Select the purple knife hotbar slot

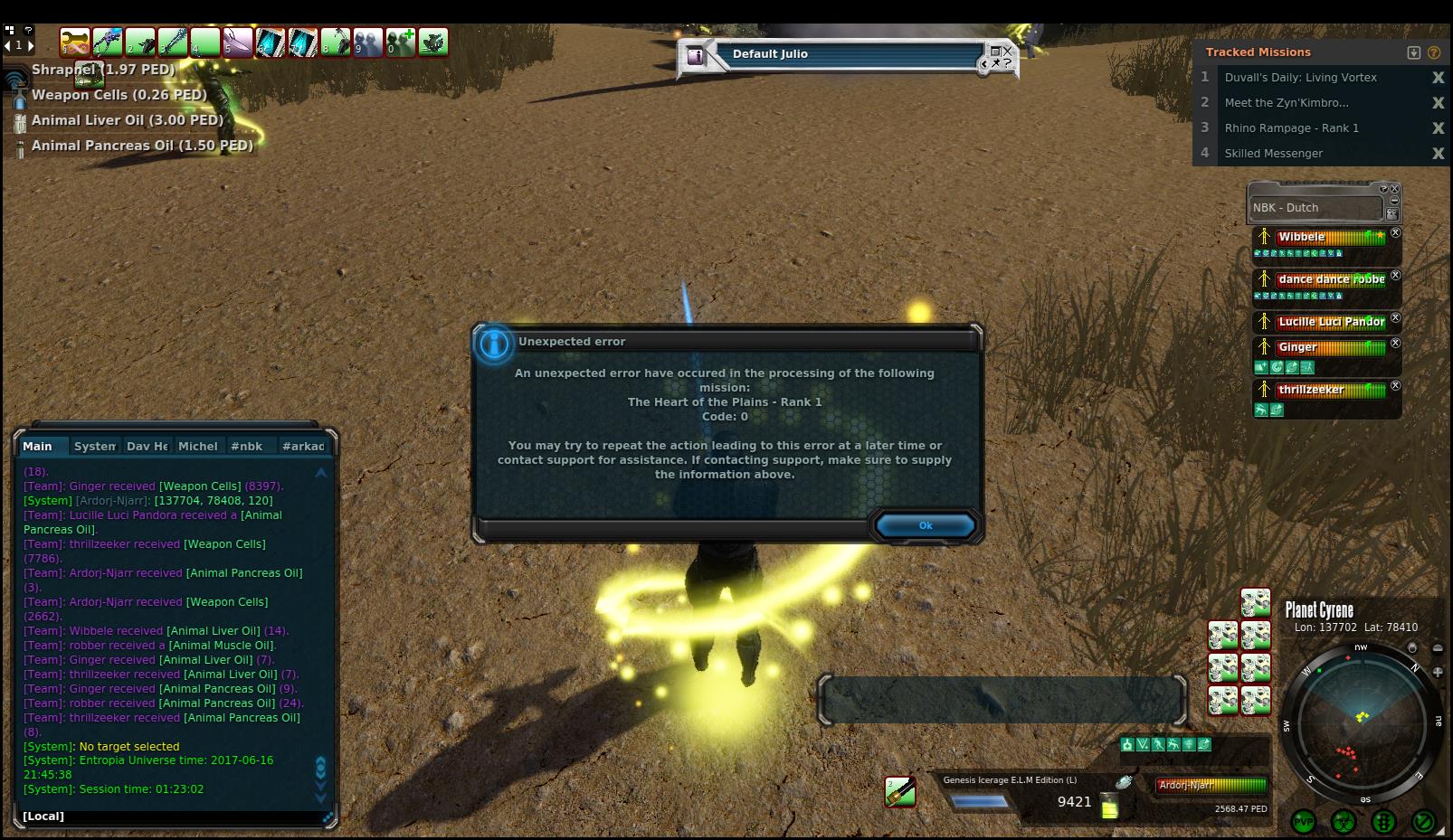click(x=238, y=42)
